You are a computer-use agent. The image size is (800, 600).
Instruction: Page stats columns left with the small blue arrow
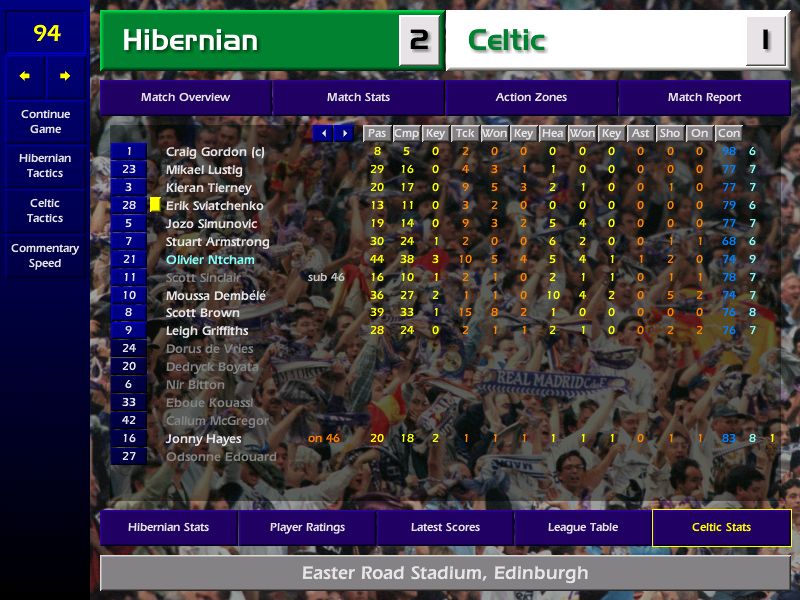pyautogui.click(x=323, y=133)
